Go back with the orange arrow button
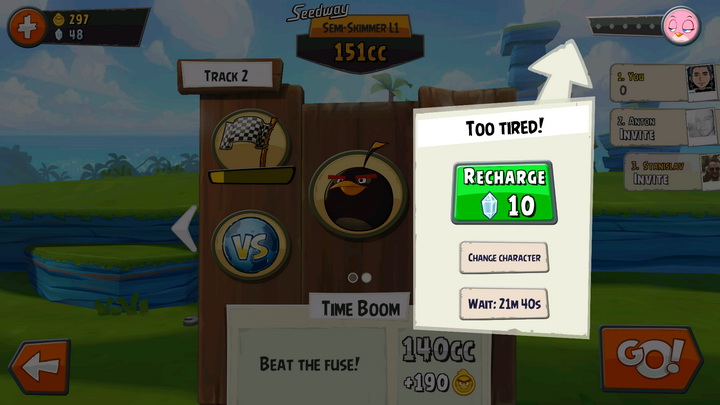 [x=39, y=367]
